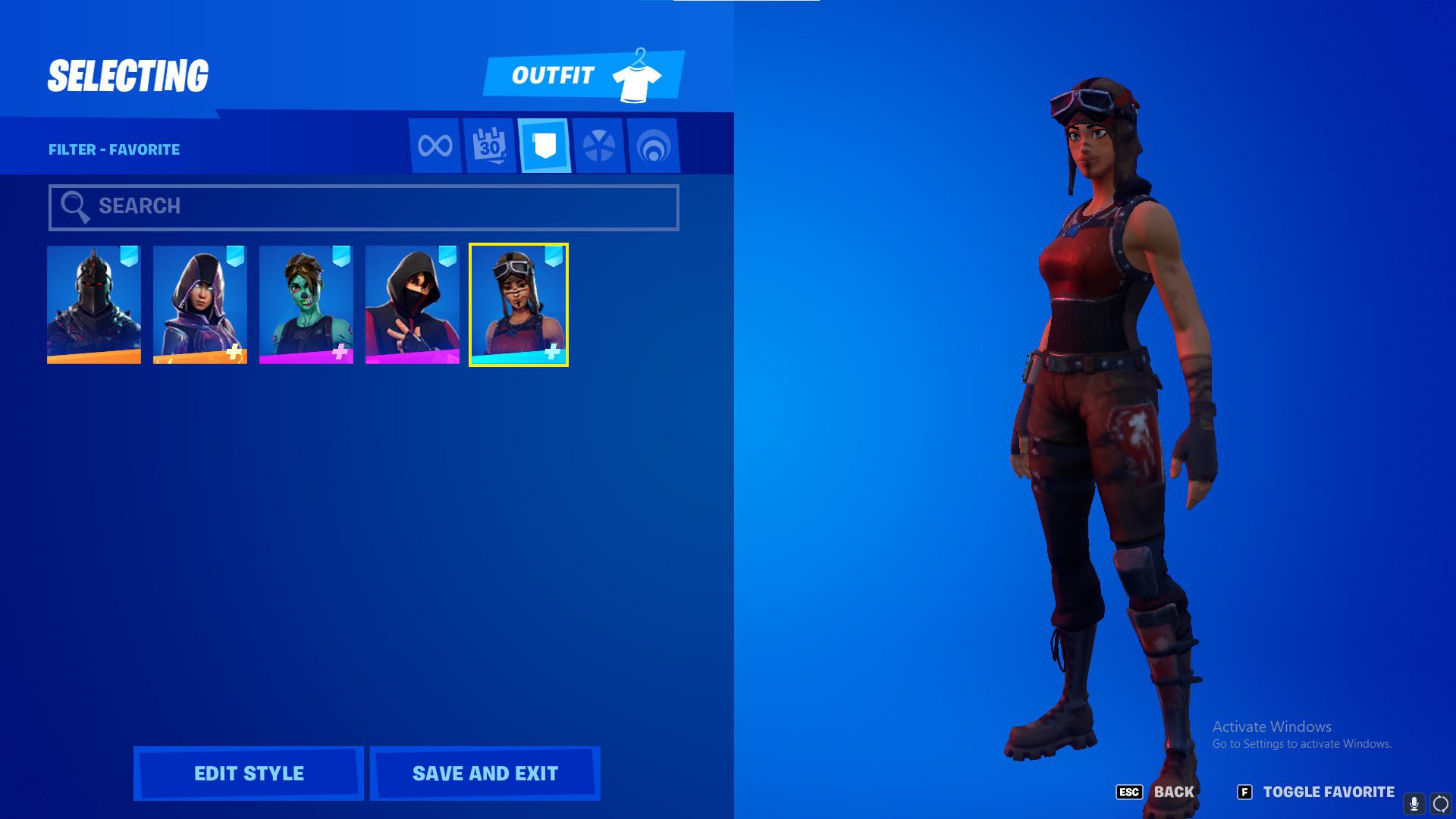The width and height of the screenshot is (1456, 819).
Task: Open the rightmost circular rings filter icon
Action: point(655,146)
